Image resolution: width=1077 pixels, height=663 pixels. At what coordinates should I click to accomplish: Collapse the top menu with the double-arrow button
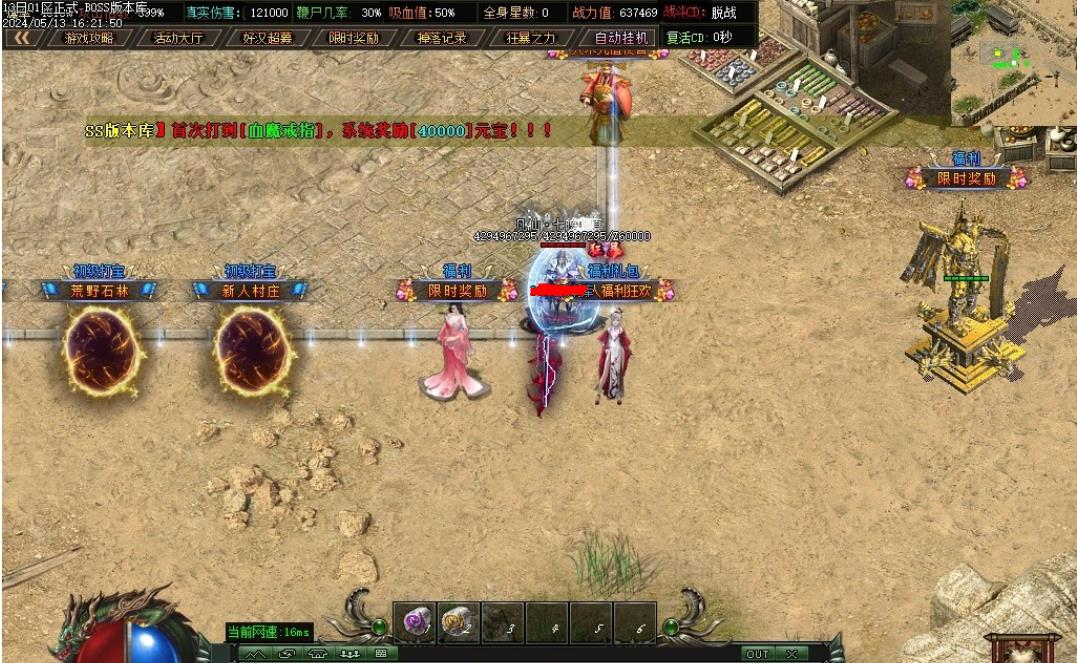click(20, 38)
